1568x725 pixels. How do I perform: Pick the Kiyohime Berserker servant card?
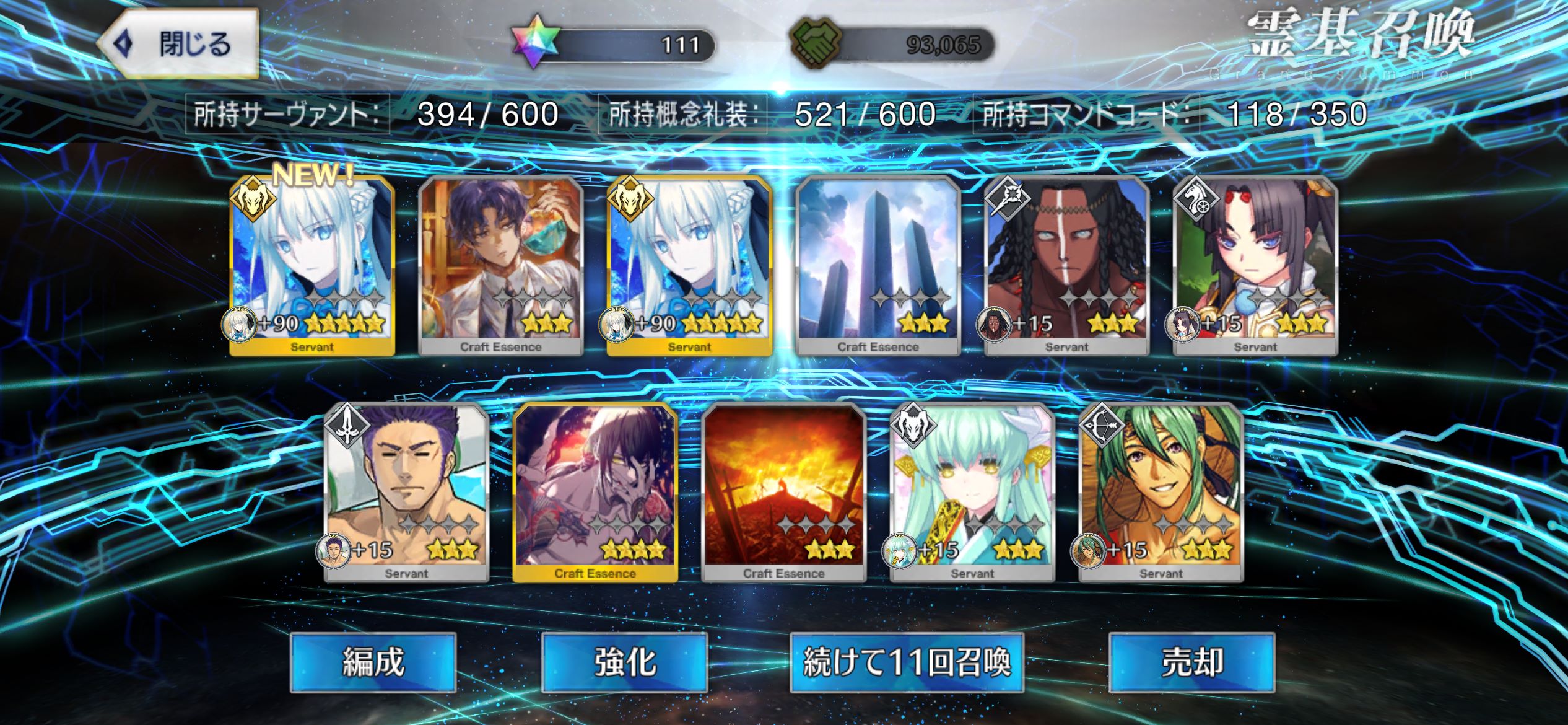pos(972,493)
